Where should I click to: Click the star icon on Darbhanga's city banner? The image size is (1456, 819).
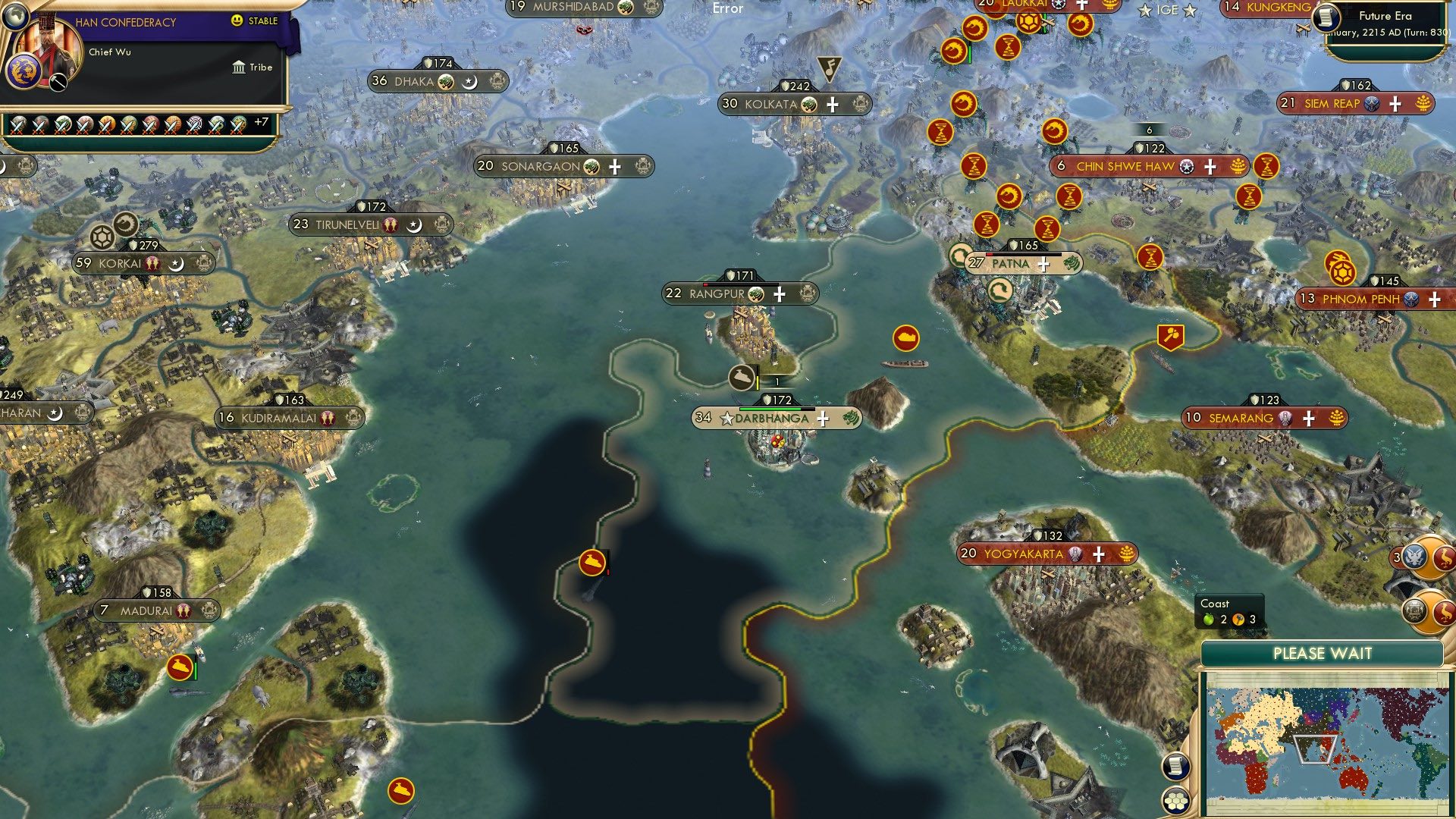click(727, 418)
